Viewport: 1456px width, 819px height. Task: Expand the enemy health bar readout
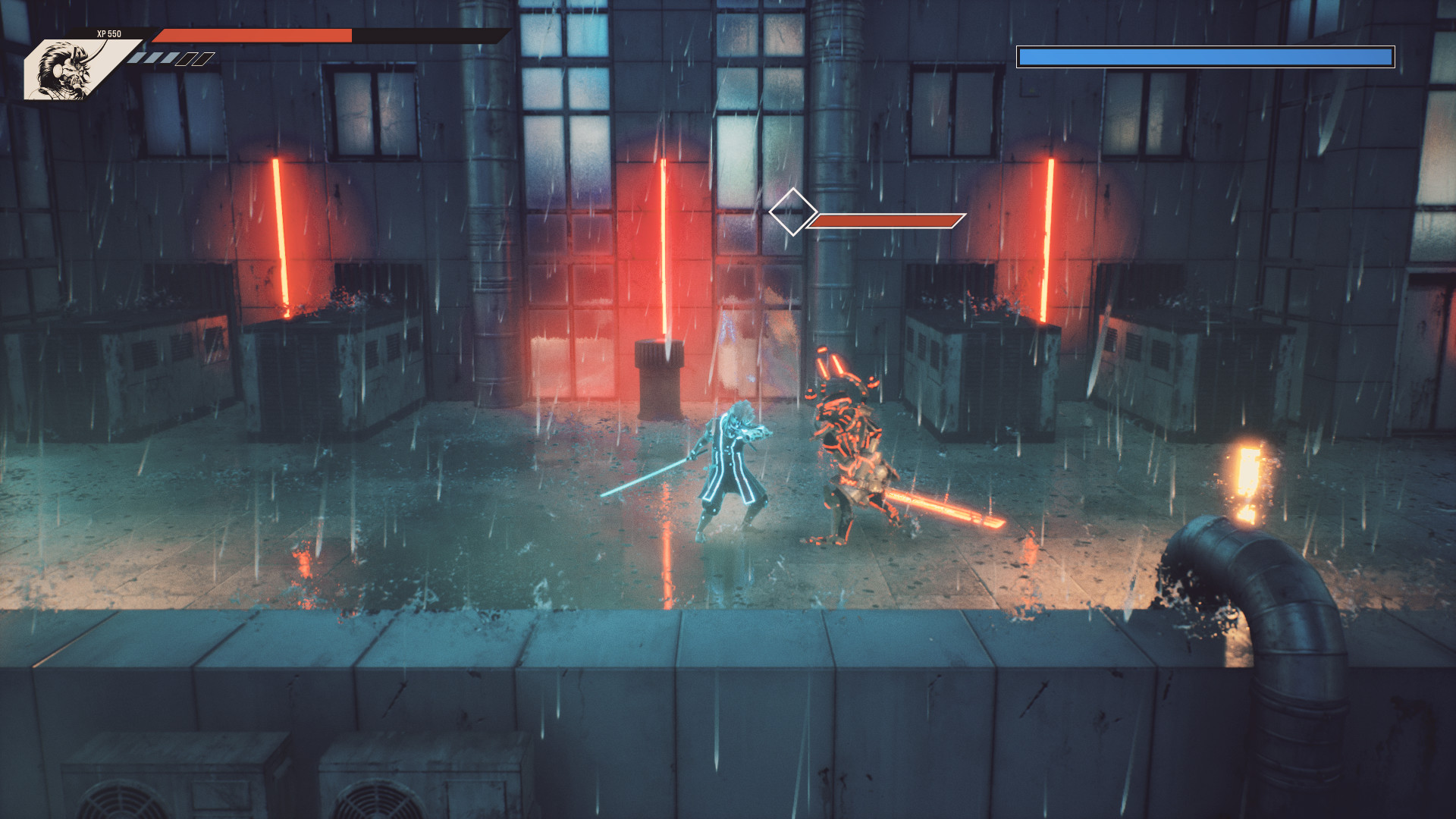883,222
